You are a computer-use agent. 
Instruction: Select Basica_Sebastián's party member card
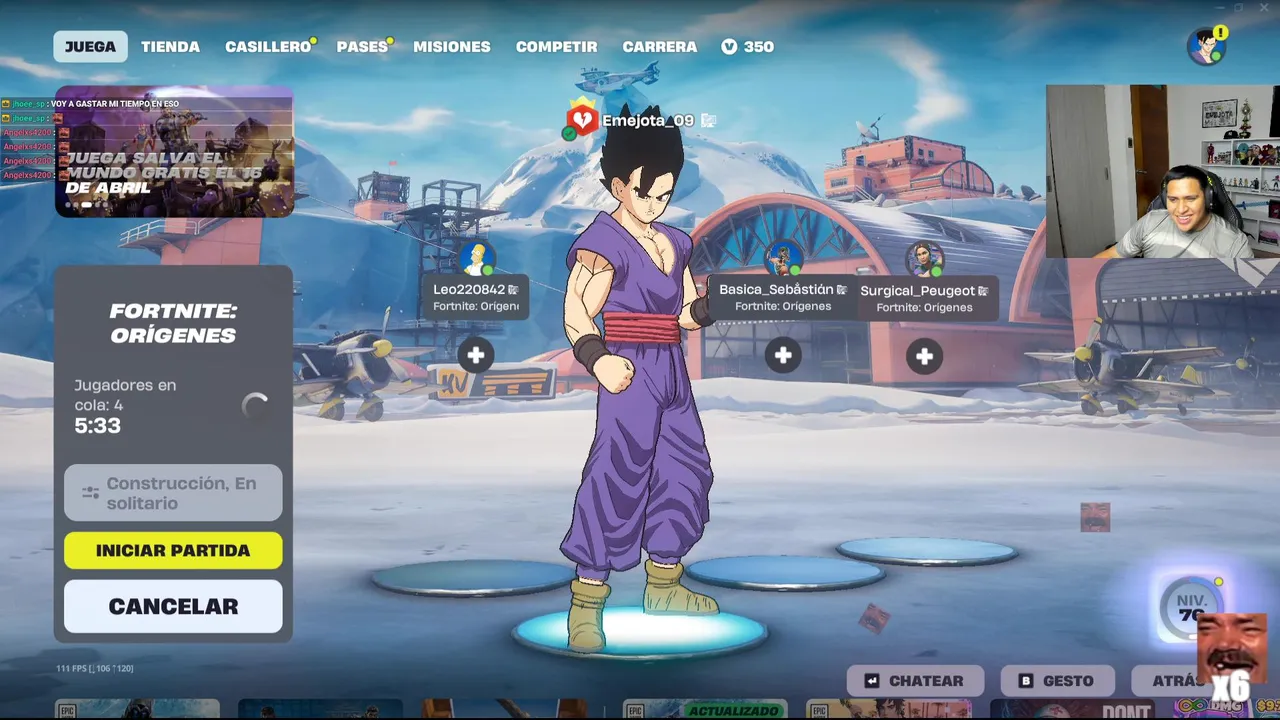click(x=783, y=297)
